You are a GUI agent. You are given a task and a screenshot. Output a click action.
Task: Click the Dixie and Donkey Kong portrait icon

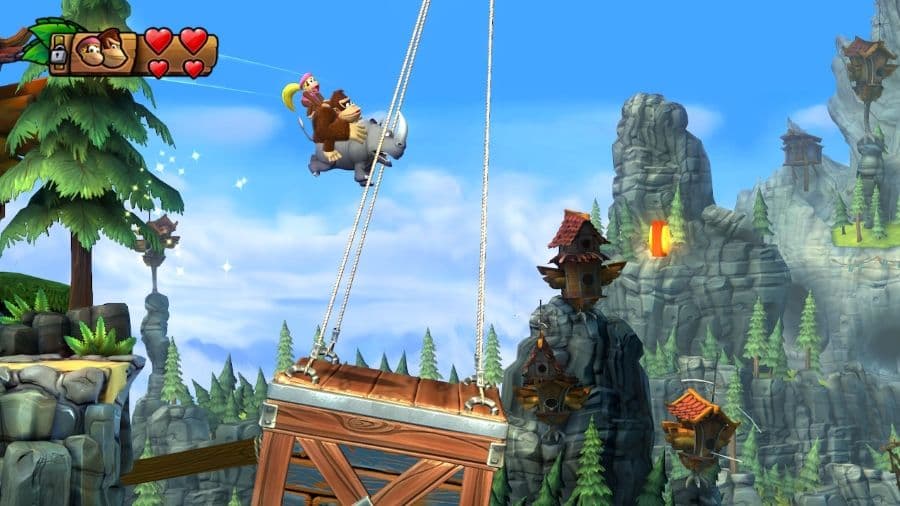[101, 49]
